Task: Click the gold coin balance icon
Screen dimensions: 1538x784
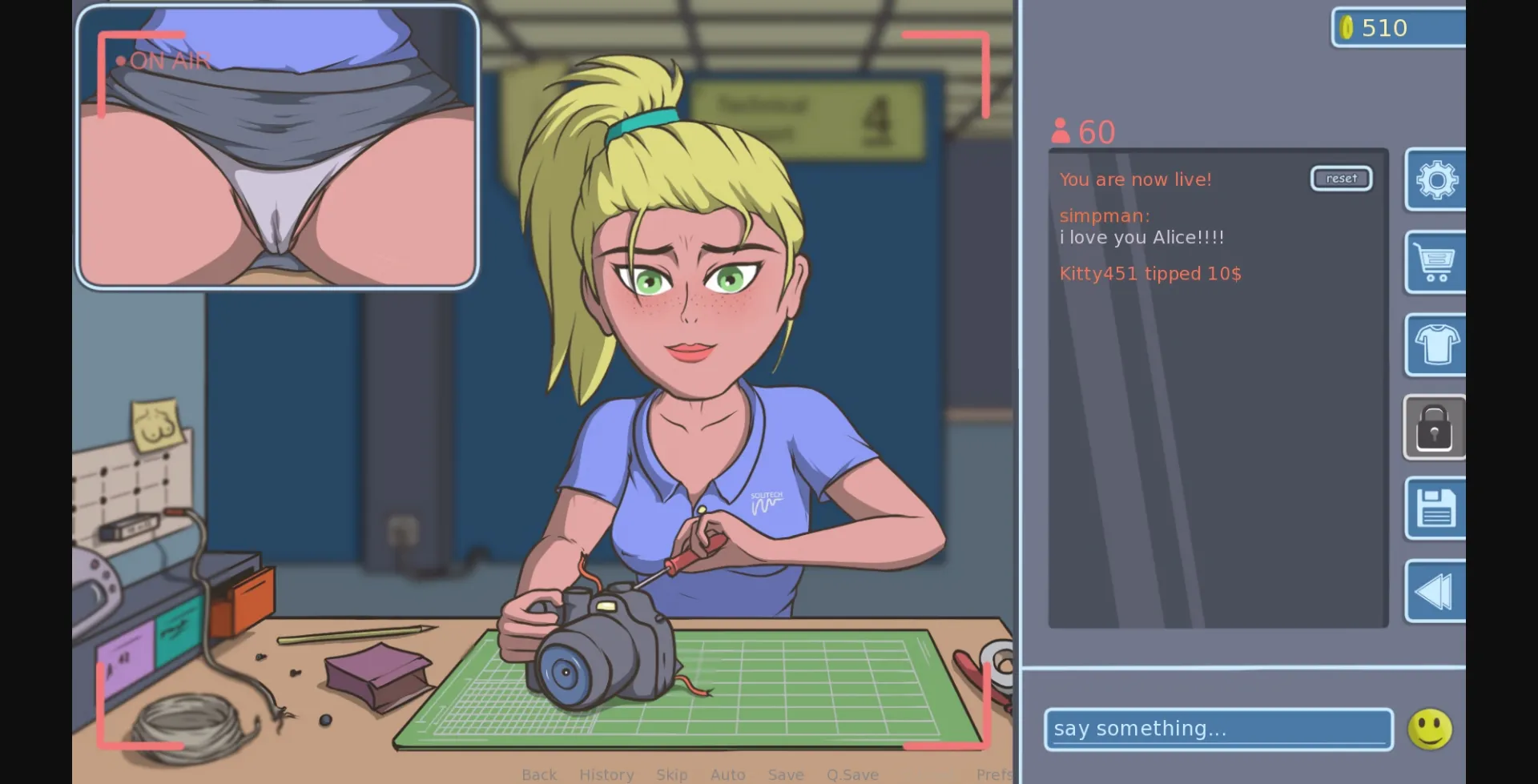Action: click(x=1347, y=27)
